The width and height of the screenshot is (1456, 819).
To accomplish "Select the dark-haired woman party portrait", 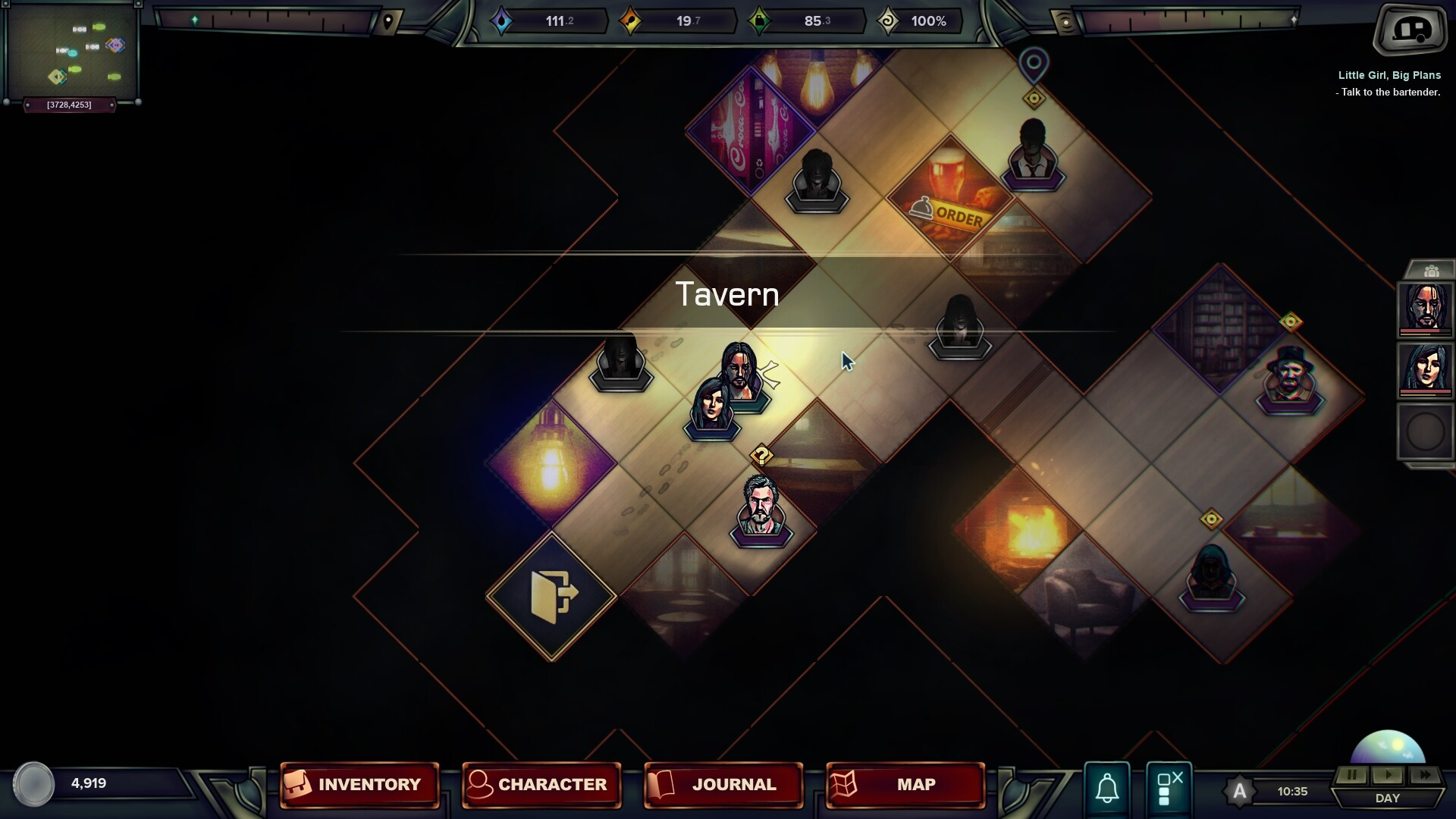I will [x=1425, y=369].
